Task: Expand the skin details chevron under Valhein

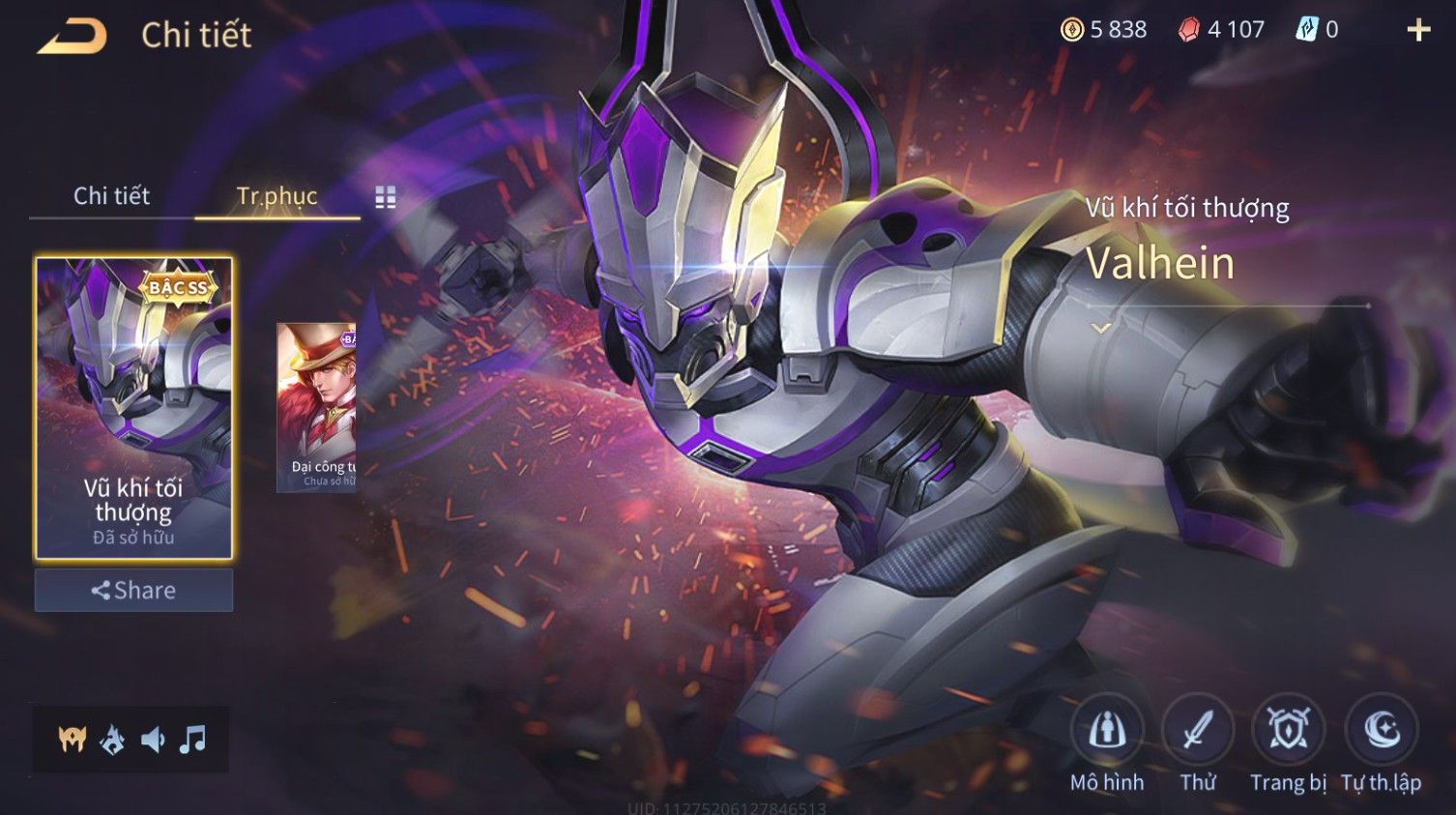Action: (1100, 329)
